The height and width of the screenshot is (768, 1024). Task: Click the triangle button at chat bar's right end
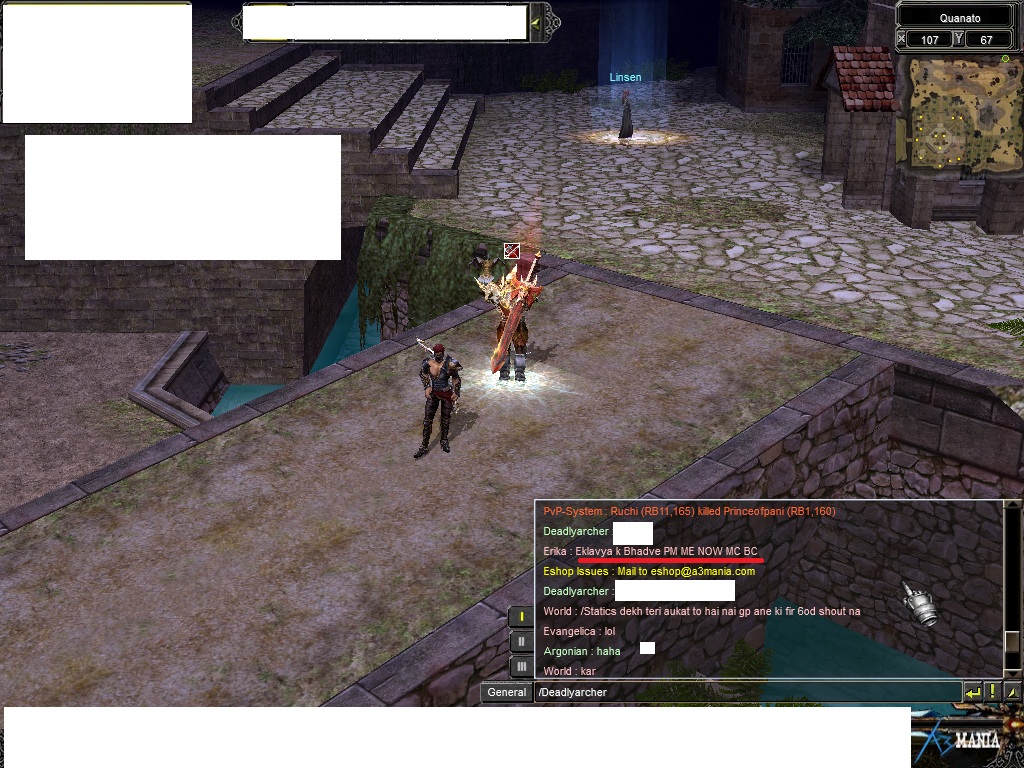[x=1012, y=692]
